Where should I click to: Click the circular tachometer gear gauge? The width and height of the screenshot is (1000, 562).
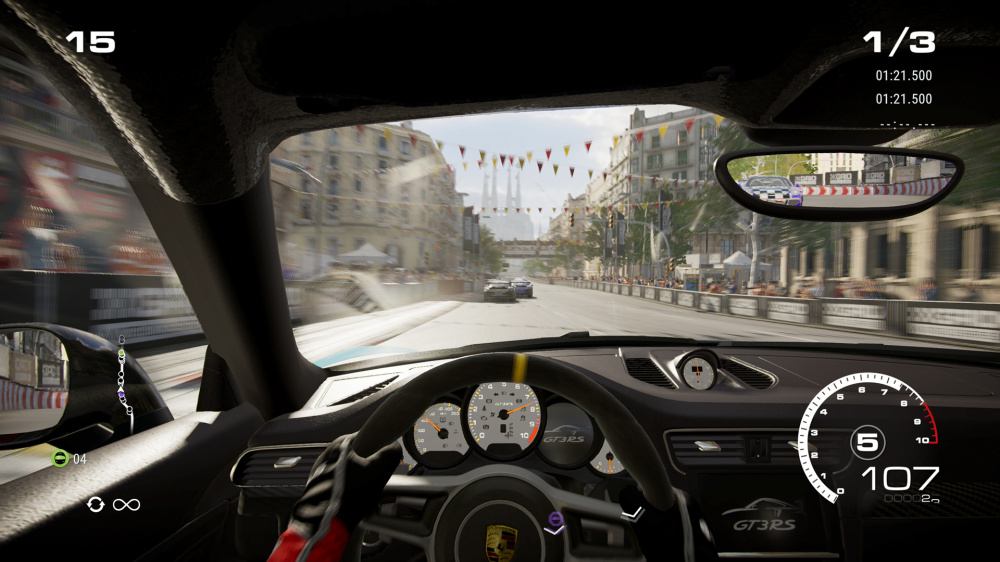(867, 439)
